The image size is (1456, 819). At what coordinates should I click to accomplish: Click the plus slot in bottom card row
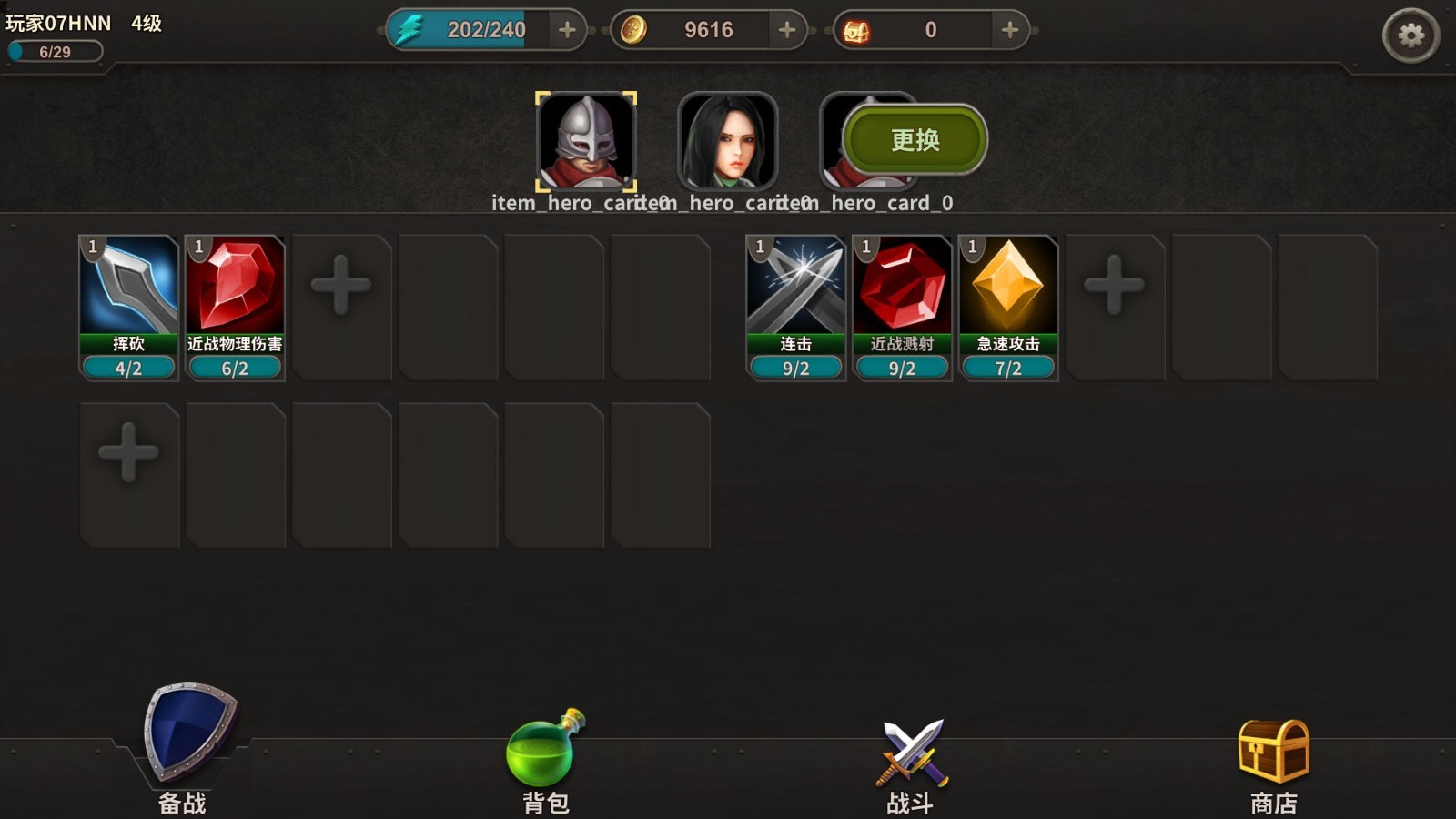127,453
